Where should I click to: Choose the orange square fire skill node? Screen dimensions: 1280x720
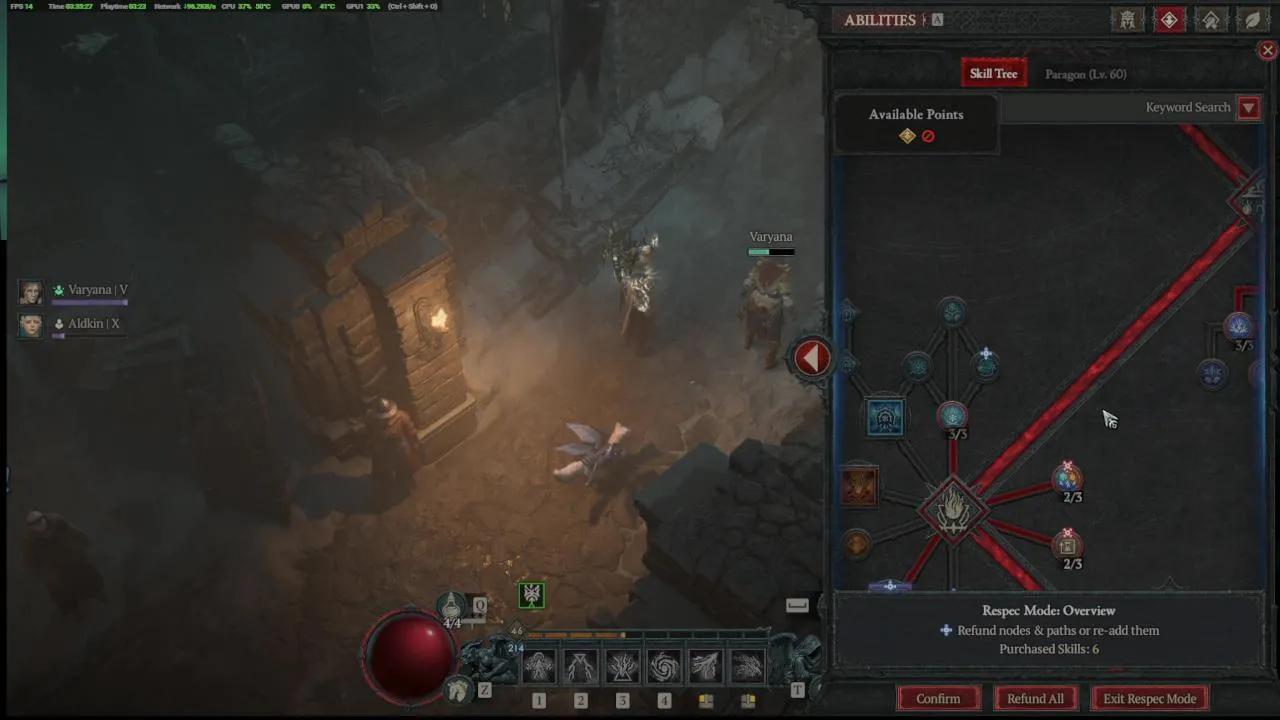pos(858,487)
